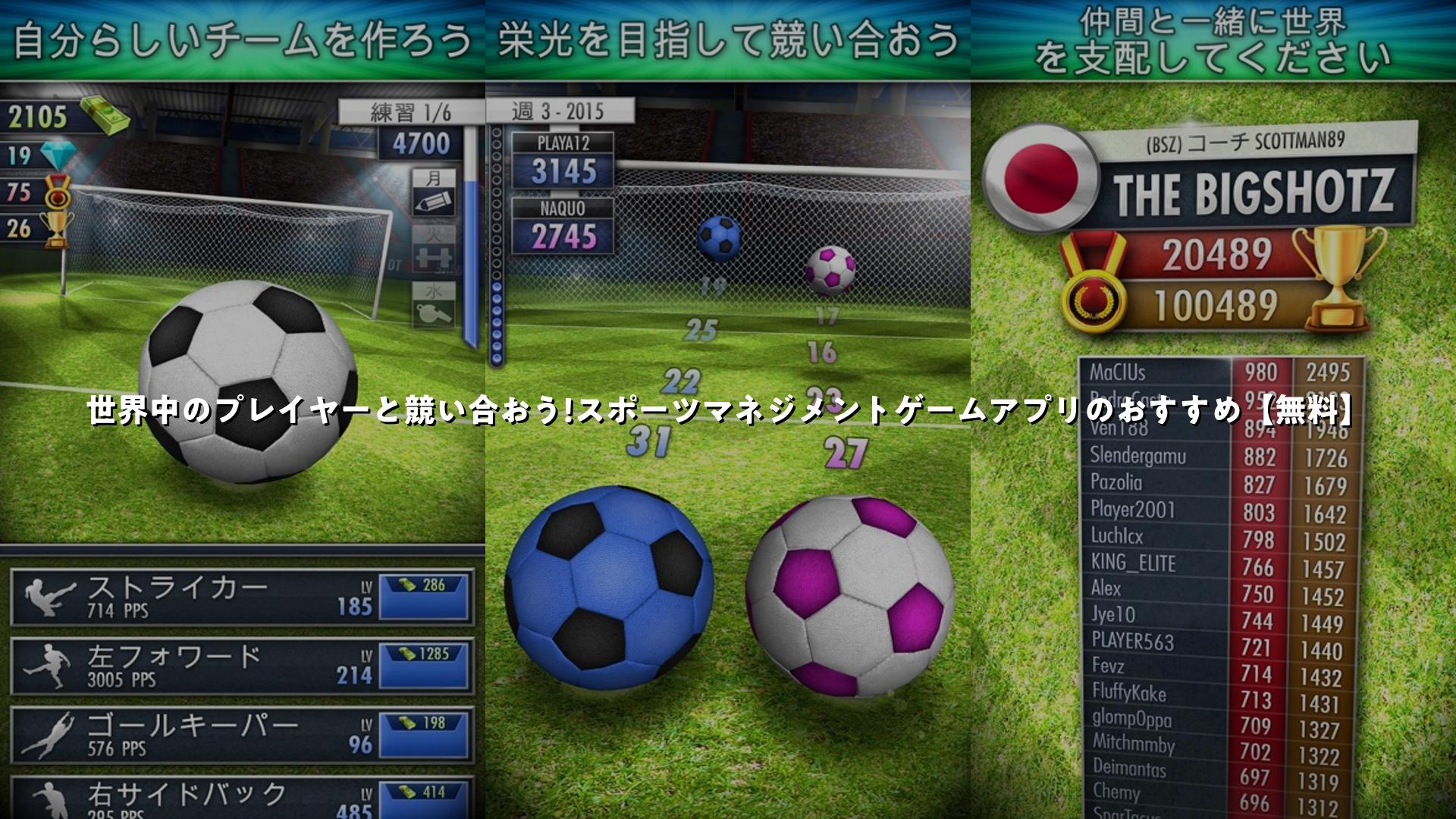Choose the ゴールキーパー player row
The height and width of the screenshot is (819, 1456).
(190, 734)
